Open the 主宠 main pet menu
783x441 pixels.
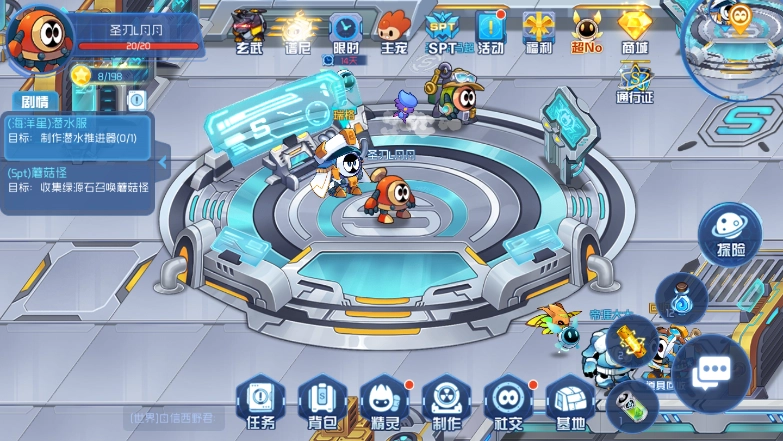394,30
